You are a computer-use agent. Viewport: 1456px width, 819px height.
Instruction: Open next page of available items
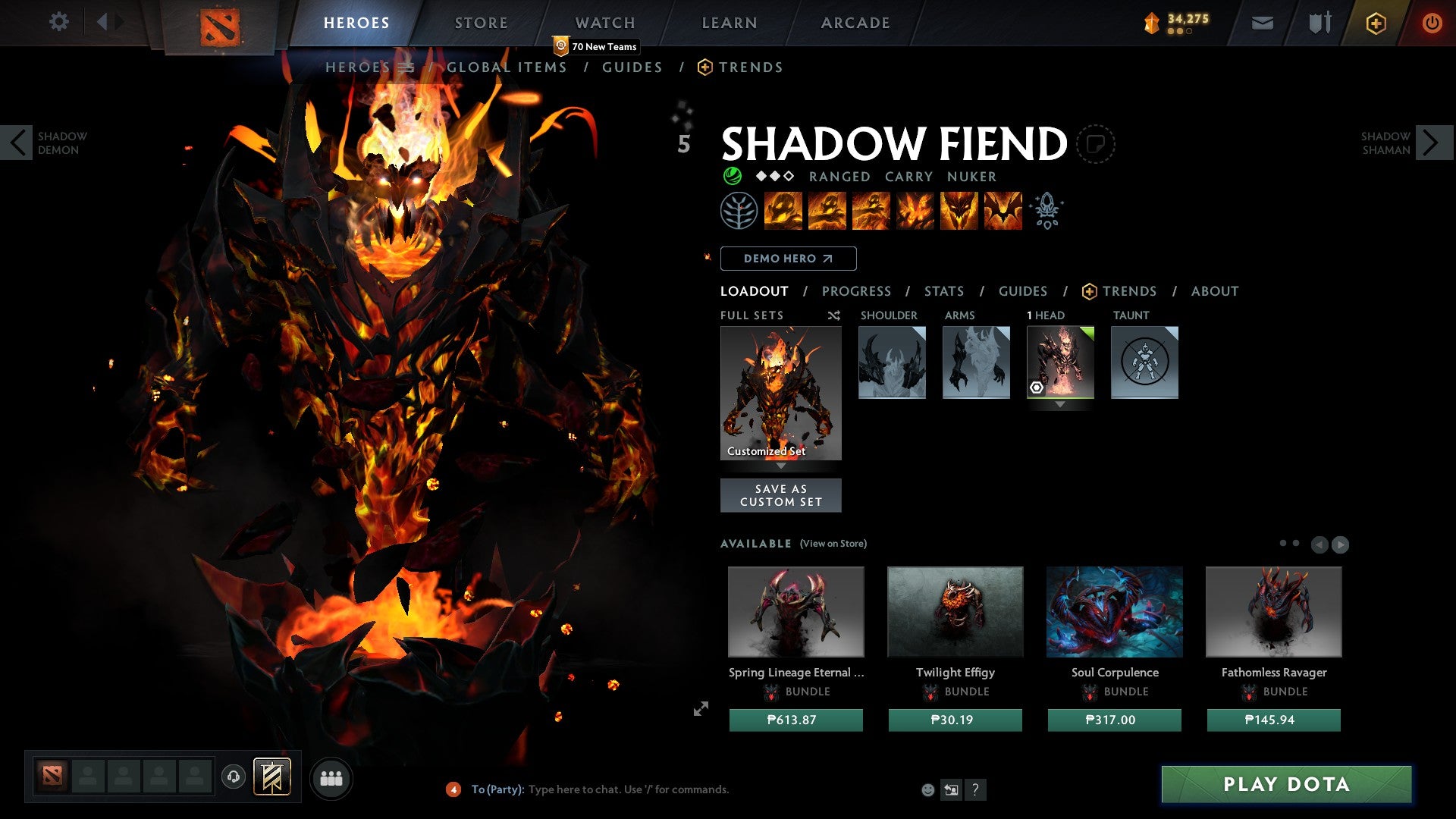1341,544
